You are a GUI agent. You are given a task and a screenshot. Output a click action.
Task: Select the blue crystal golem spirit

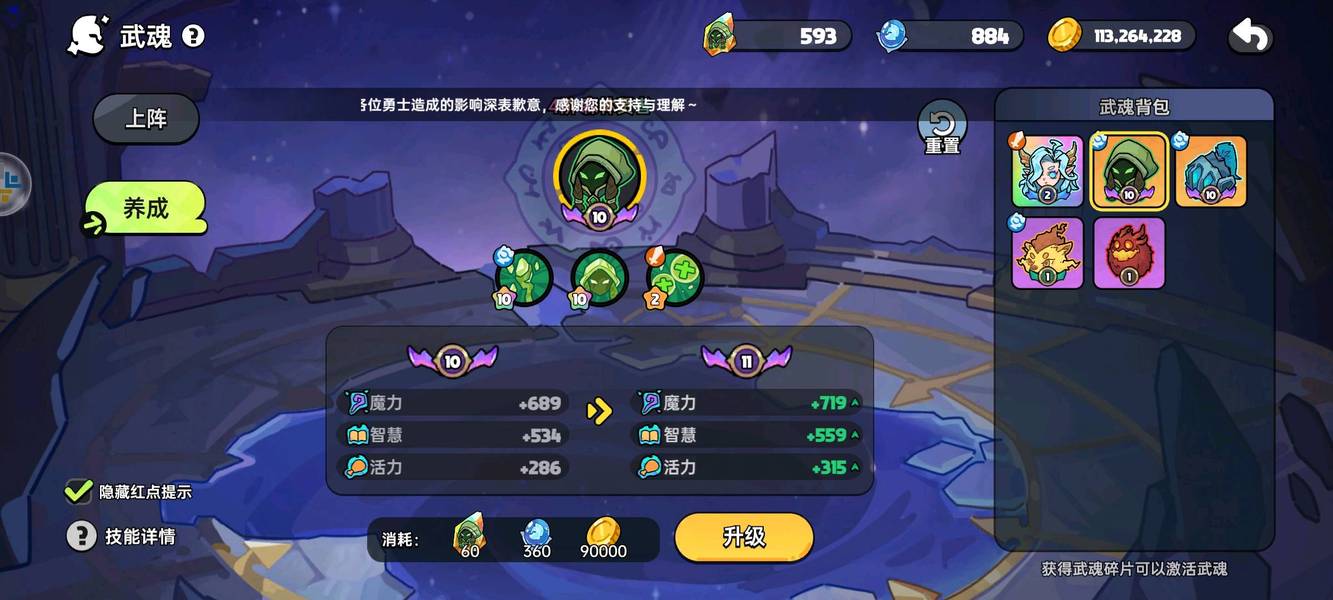click(x=1210, y=171)
